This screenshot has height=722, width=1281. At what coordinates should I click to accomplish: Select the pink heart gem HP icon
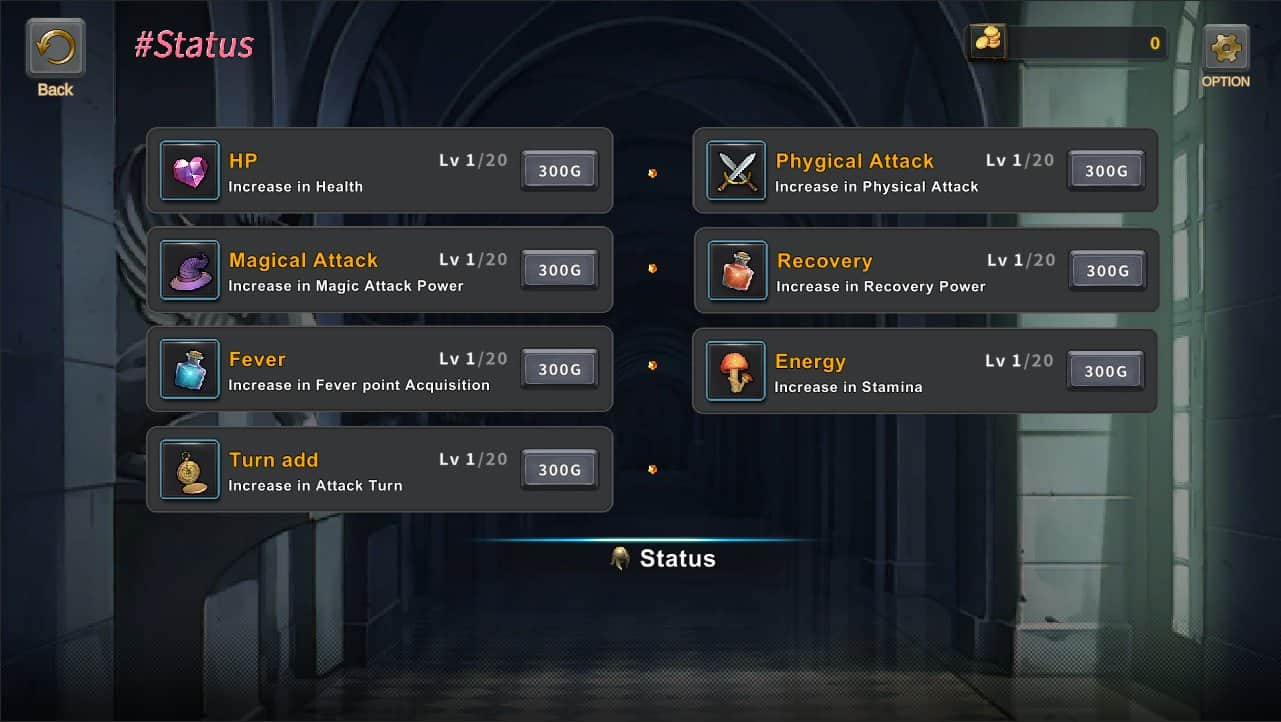(190, 171)
